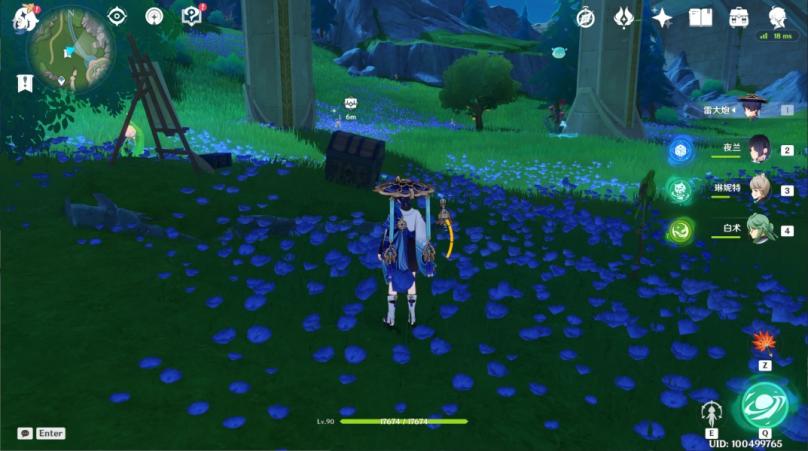The height and width of the screenshot is (451, 808).
Task: Open the circular minimap
Action: point(71,49)
